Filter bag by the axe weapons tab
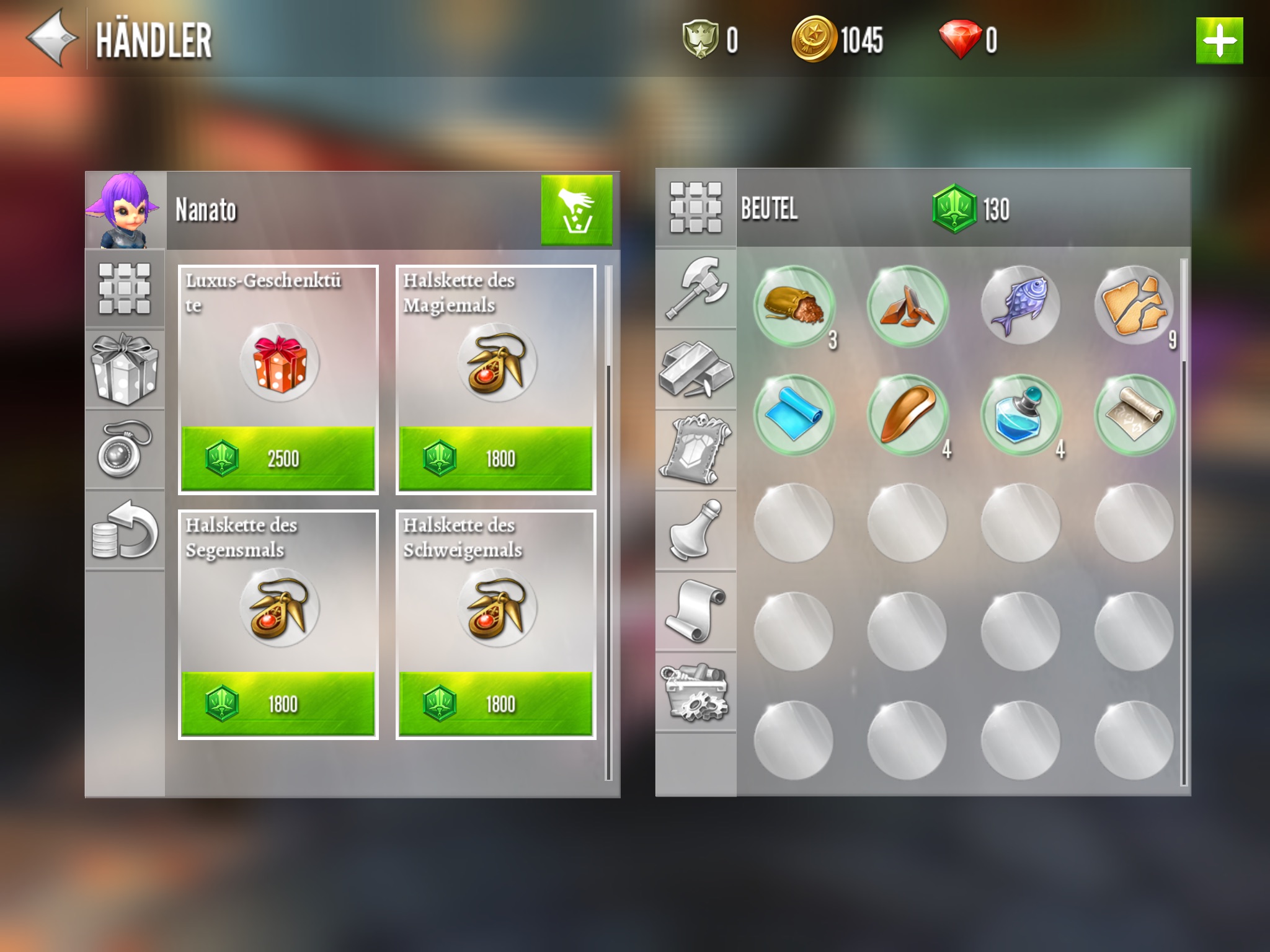The image size is (1270, 952). tap(696, 288)
